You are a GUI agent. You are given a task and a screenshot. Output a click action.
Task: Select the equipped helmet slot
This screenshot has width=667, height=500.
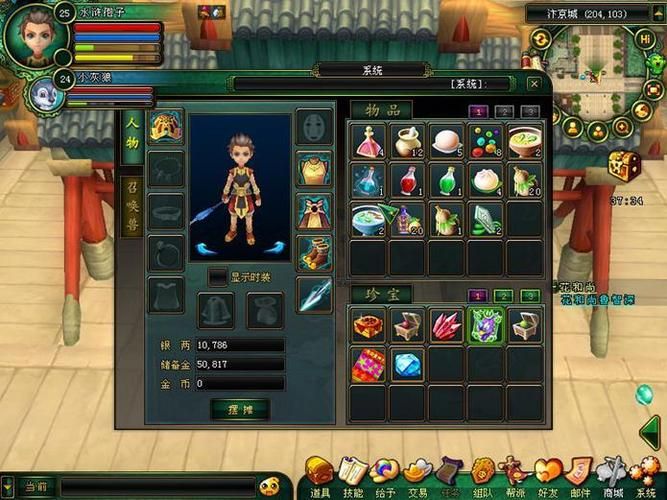click(x=165, y=127)
